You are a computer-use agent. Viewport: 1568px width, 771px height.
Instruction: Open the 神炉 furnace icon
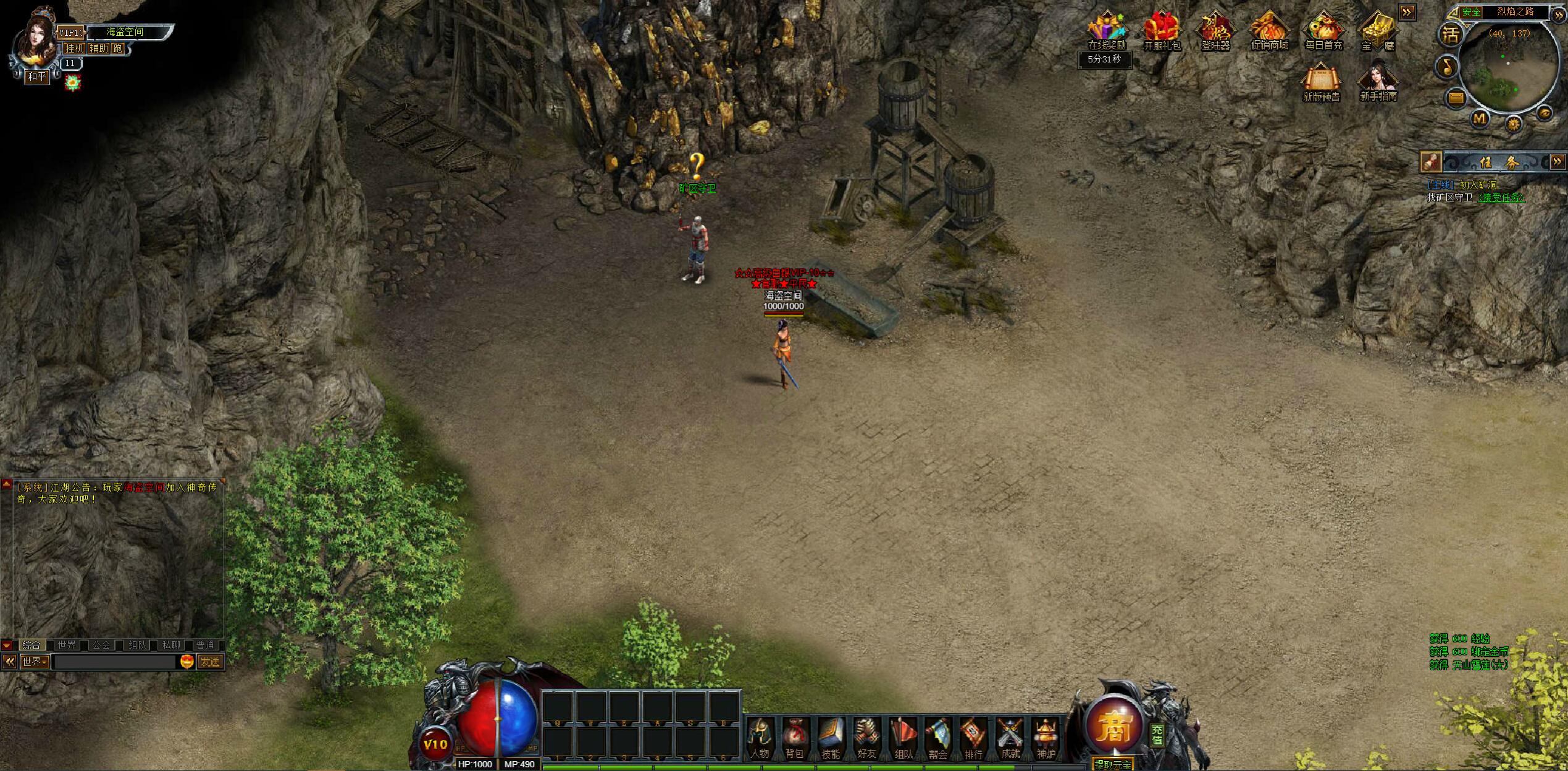1046,739
